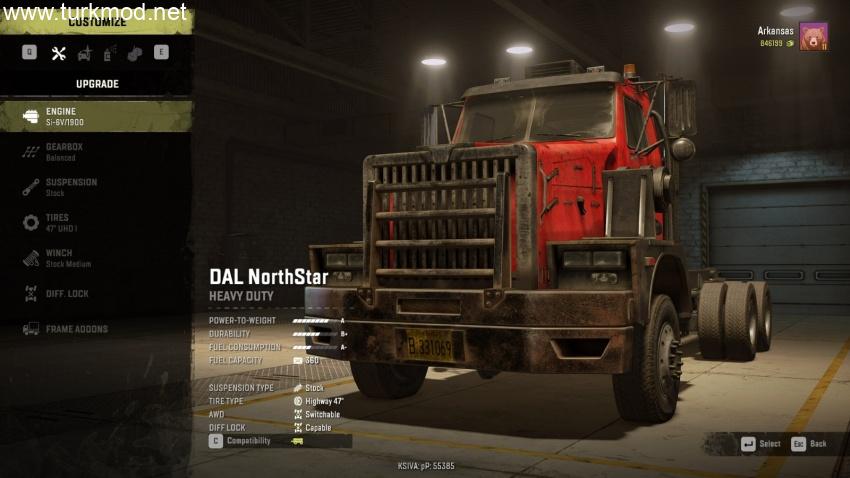The image size is (850, 478).
Task: Open the spray can paint tab
Action: [109, 53]
